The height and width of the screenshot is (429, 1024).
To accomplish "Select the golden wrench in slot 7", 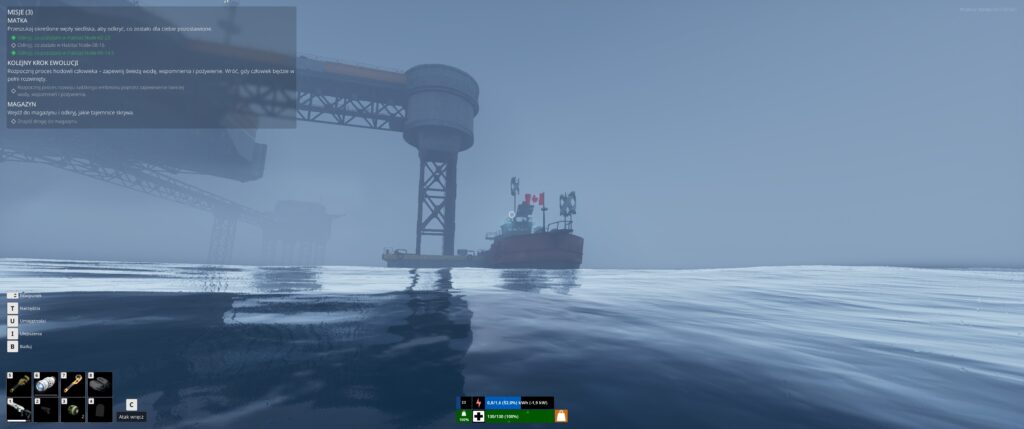I will coord(73,384).
